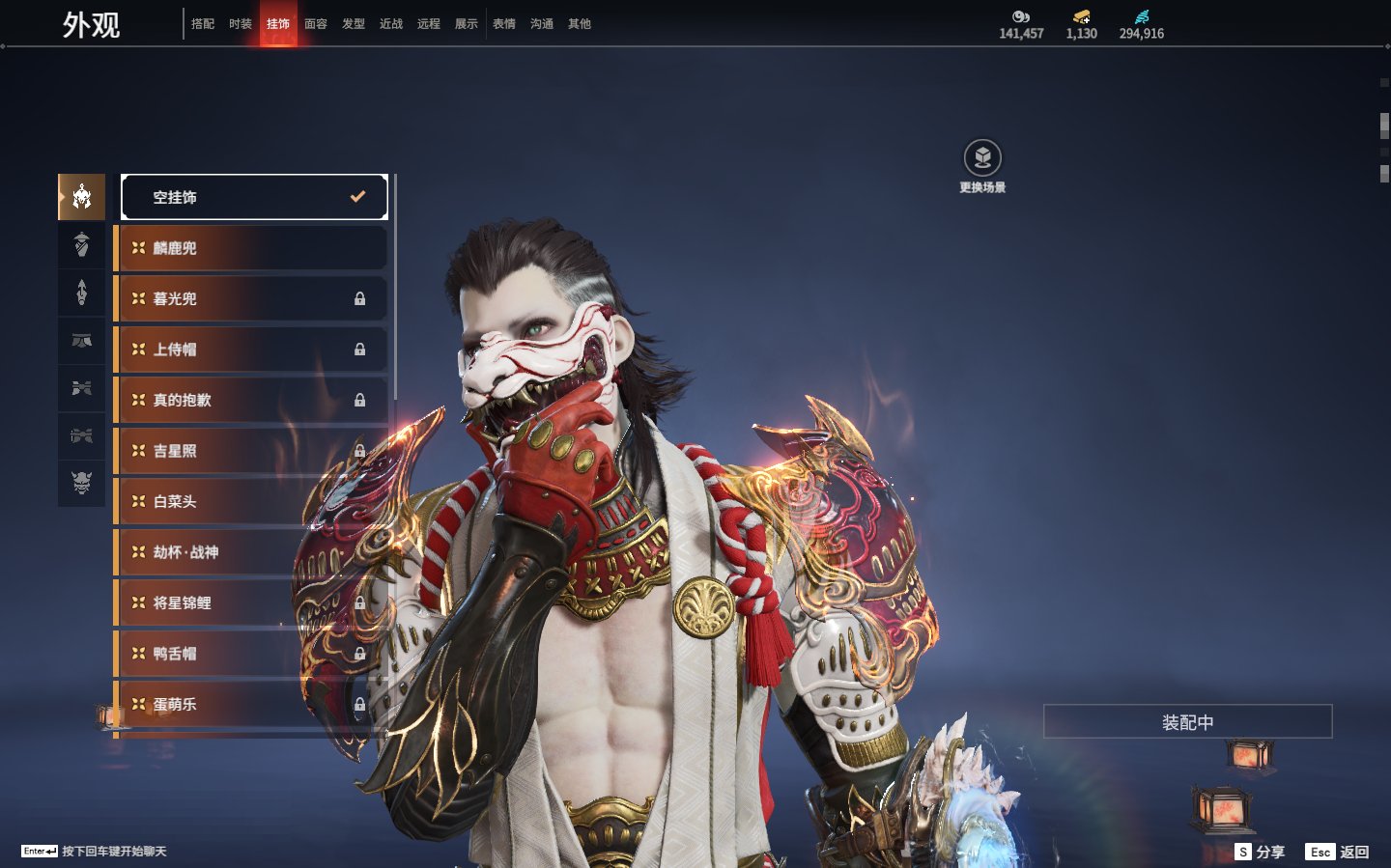Viewport: 1391px width, 868px height.
Task: Select the 上侍帽 accessory
Action: point(251,350)
